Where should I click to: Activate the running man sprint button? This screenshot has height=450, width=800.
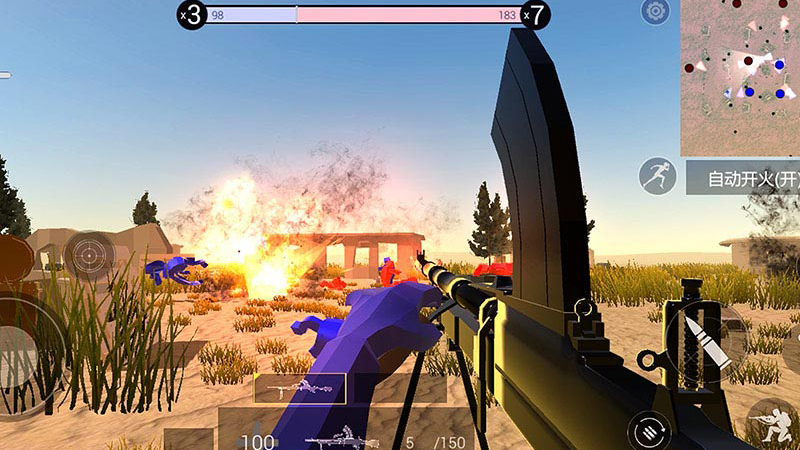pyautogui.click(x=657, y=177)
